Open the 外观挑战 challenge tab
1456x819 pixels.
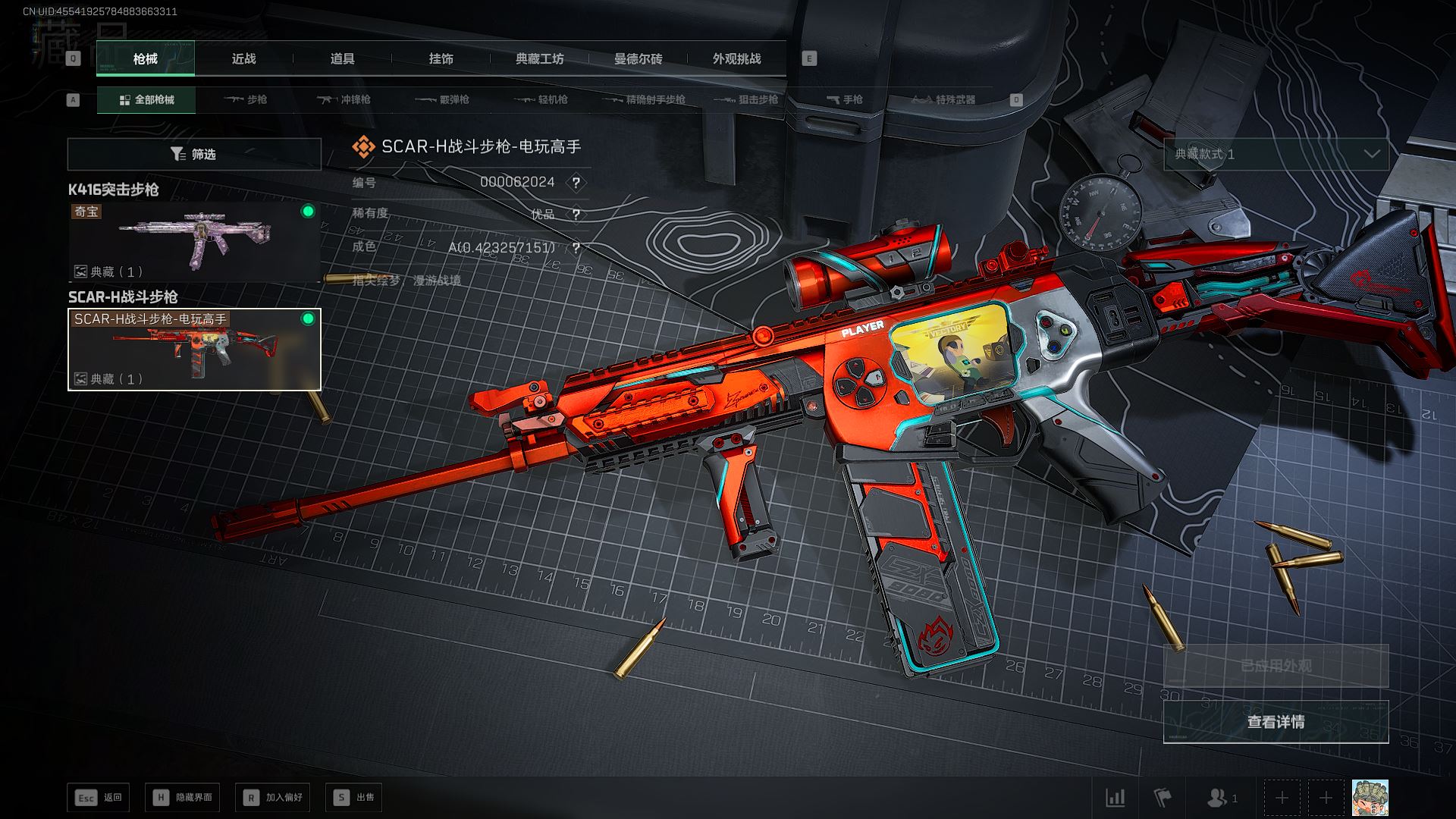click(736, 59)
